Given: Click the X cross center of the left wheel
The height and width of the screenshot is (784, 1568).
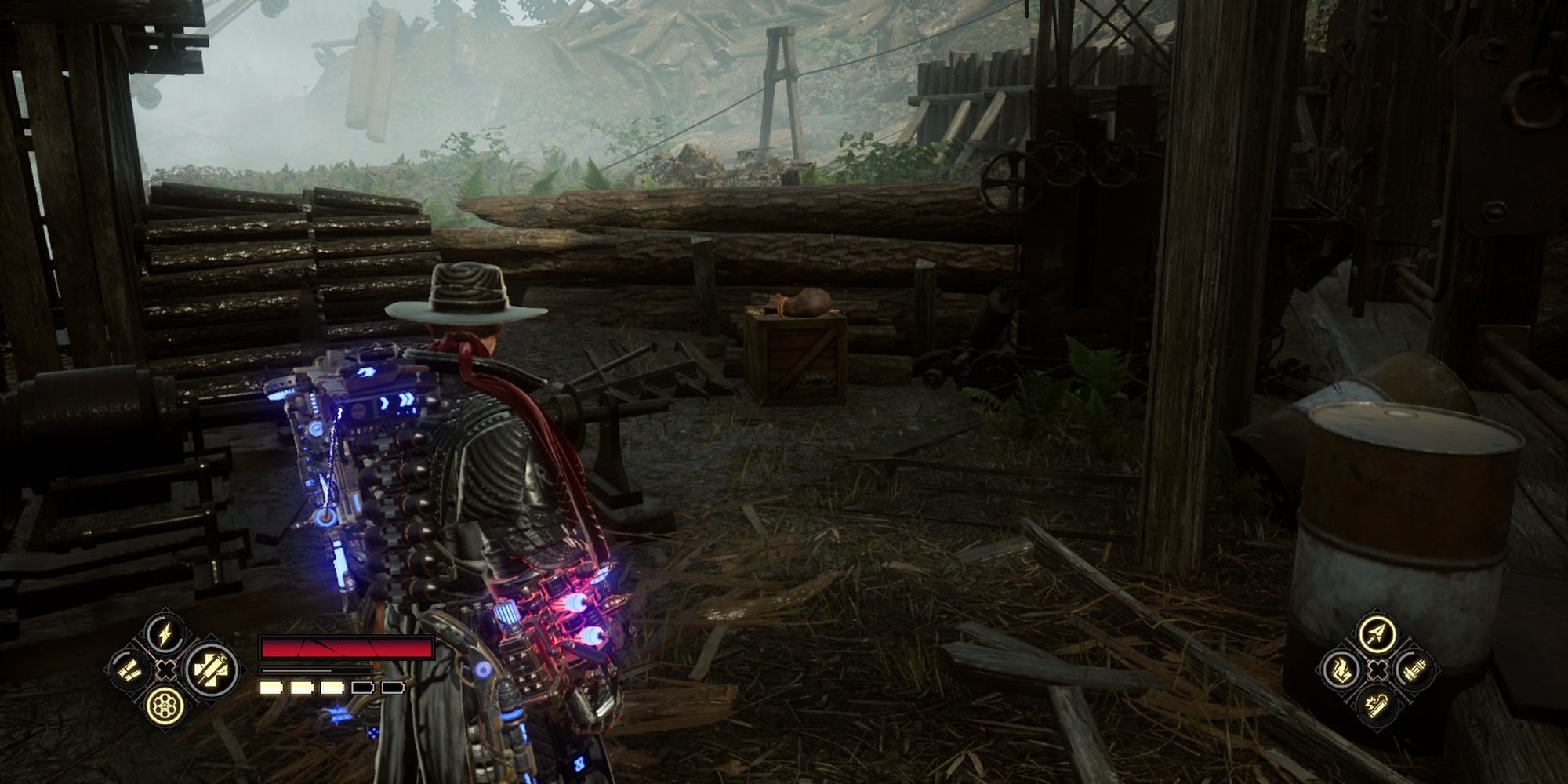Looking at the screenshot, I should [x=165, y=668].
